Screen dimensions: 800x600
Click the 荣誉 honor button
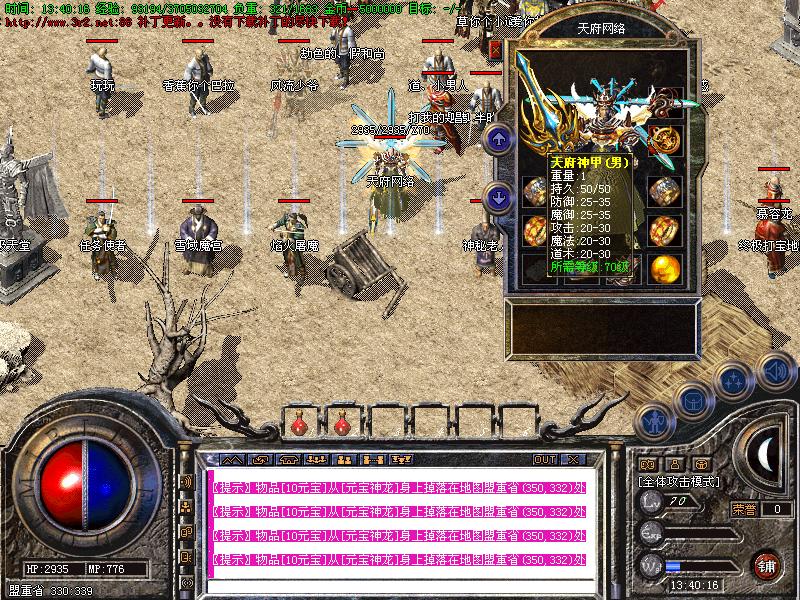click(x=744, y=509)
